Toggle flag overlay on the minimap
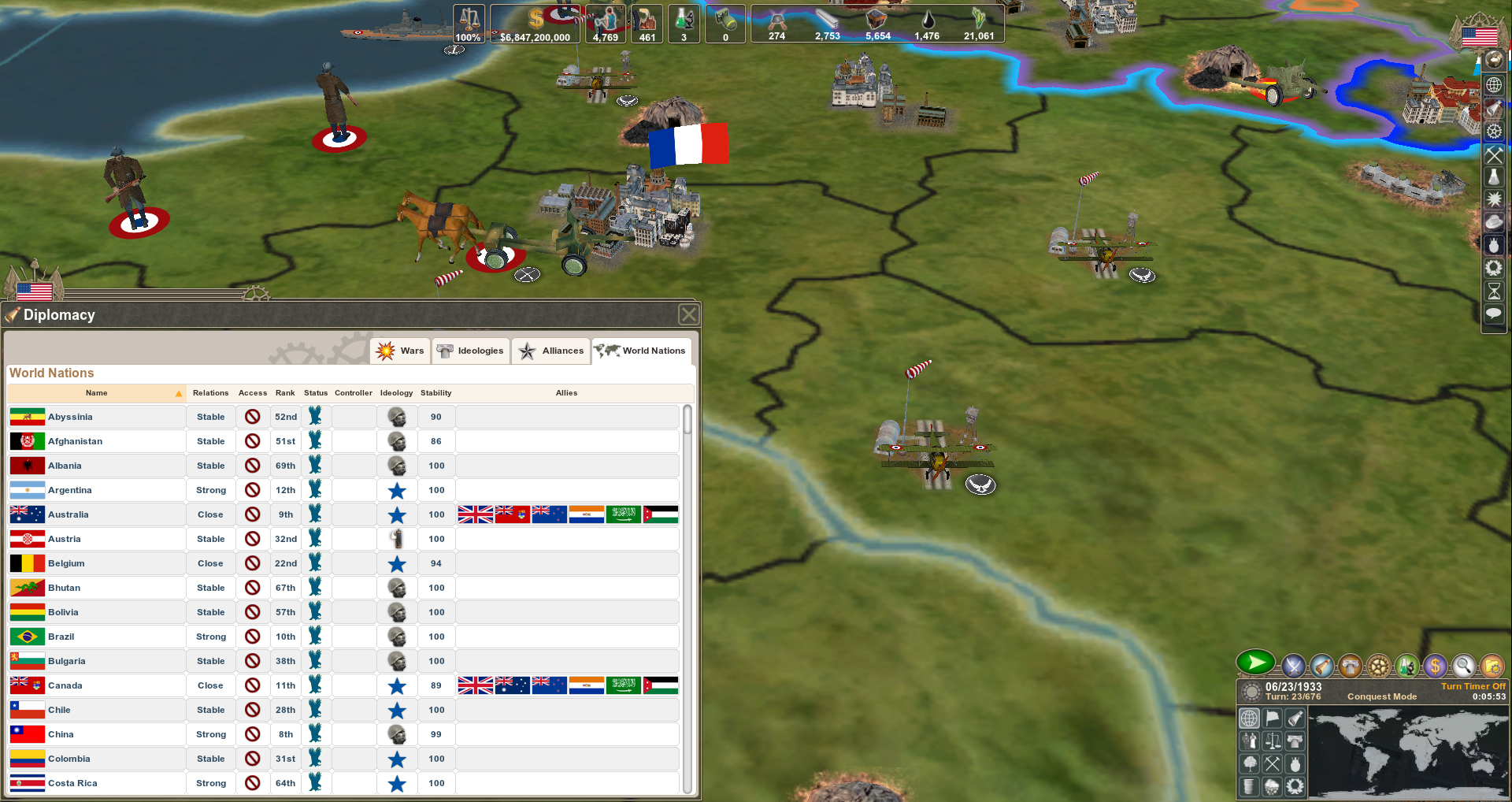Screen dimensions: 1512x802 tap(1272, 719)
